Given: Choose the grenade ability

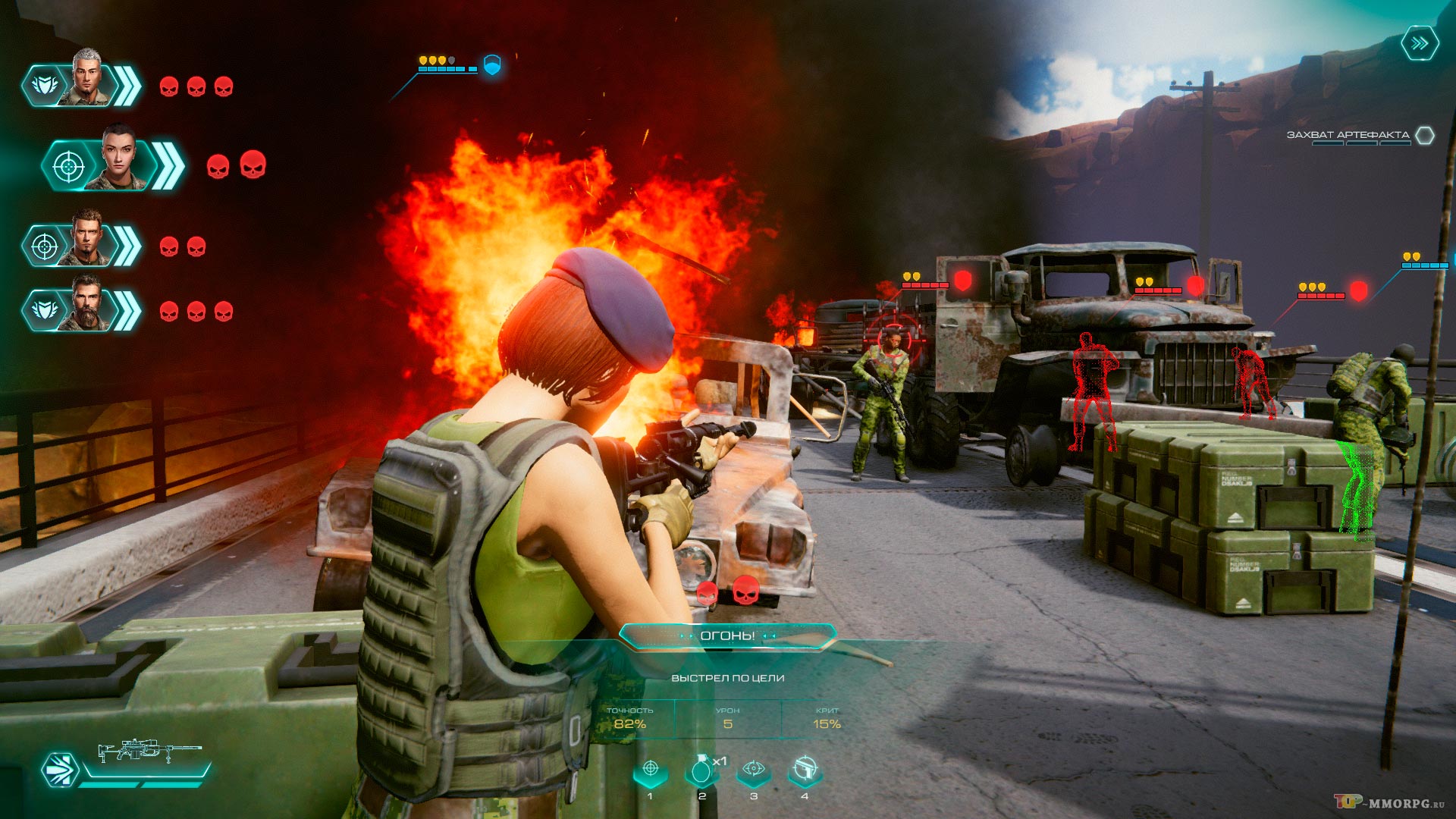Looking at the screenshot, I should coord(701,770).
